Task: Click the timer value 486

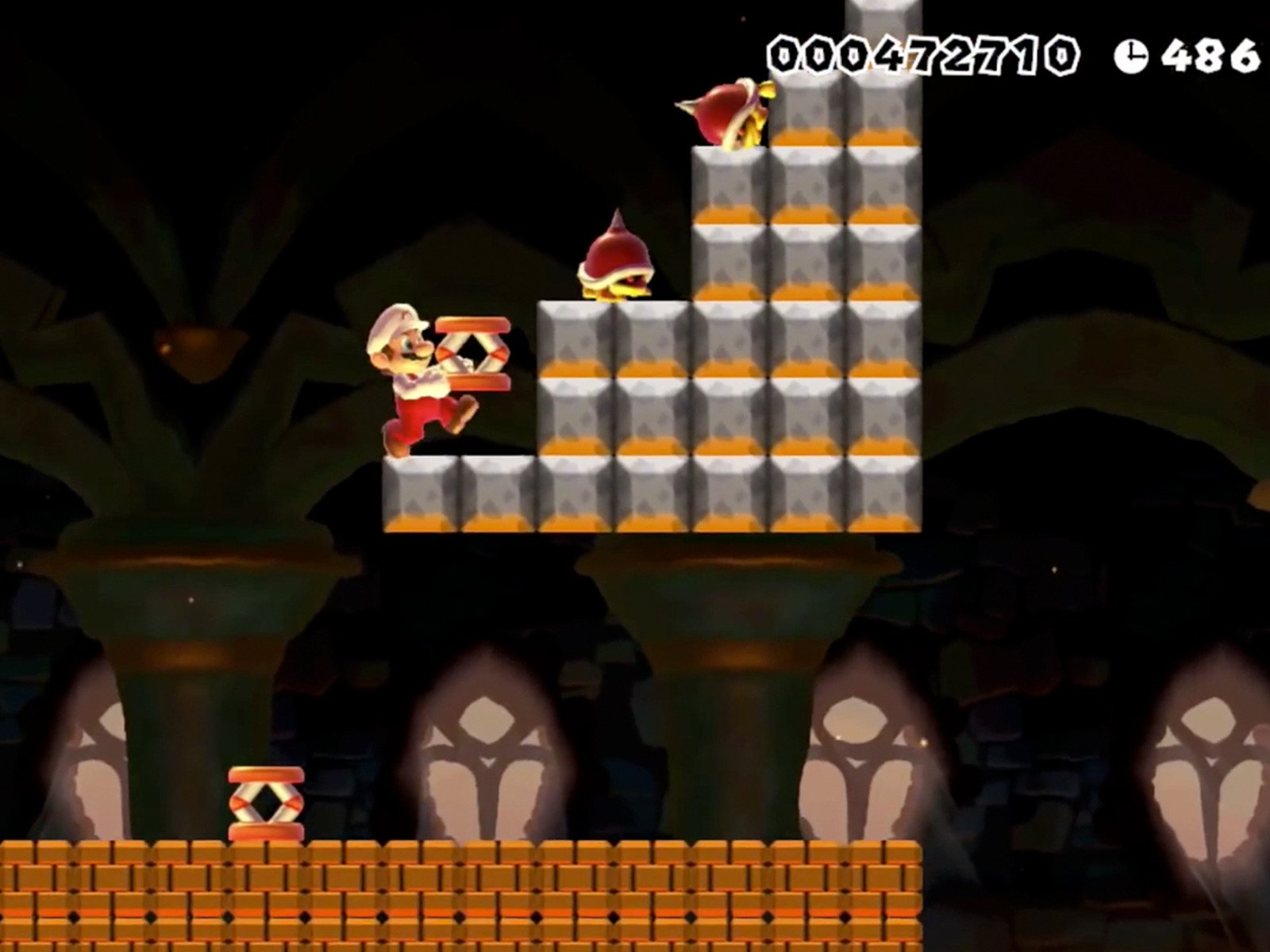Action: (1206, 52)
